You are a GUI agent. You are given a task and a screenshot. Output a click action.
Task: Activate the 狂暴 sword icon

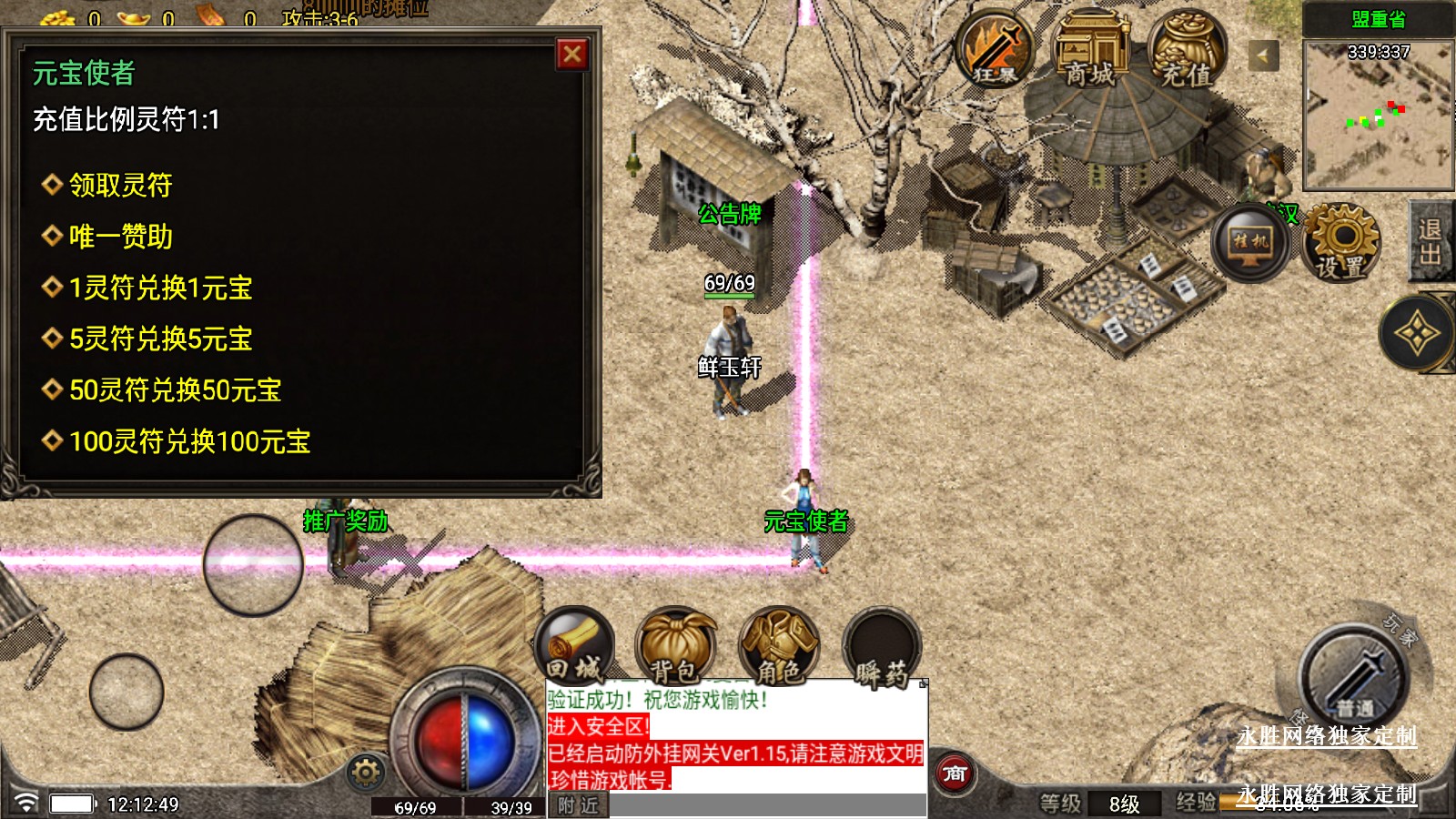coord(995,50)
